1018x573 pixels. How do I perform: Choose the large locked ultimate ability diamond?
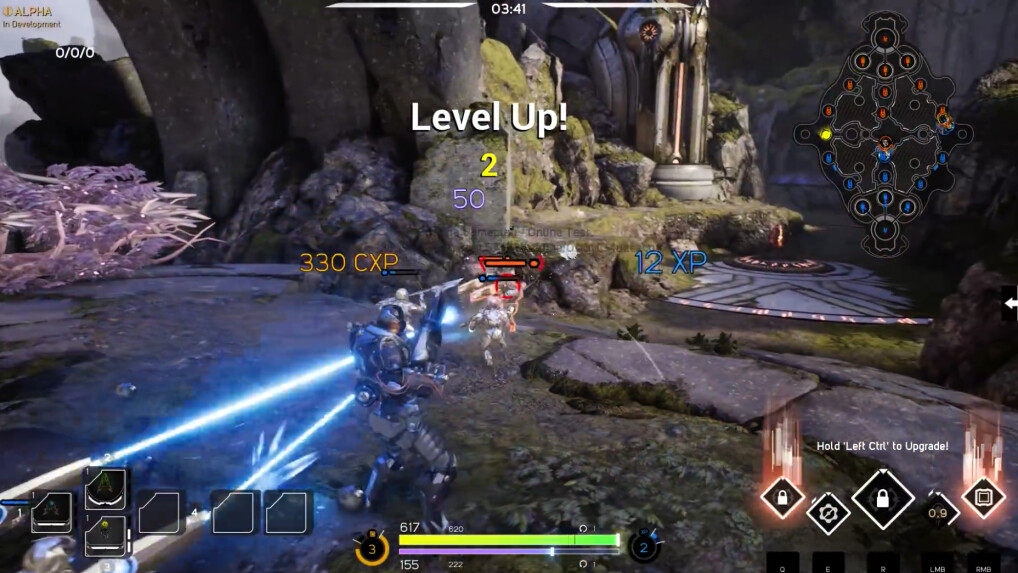[x=883, y=497]
